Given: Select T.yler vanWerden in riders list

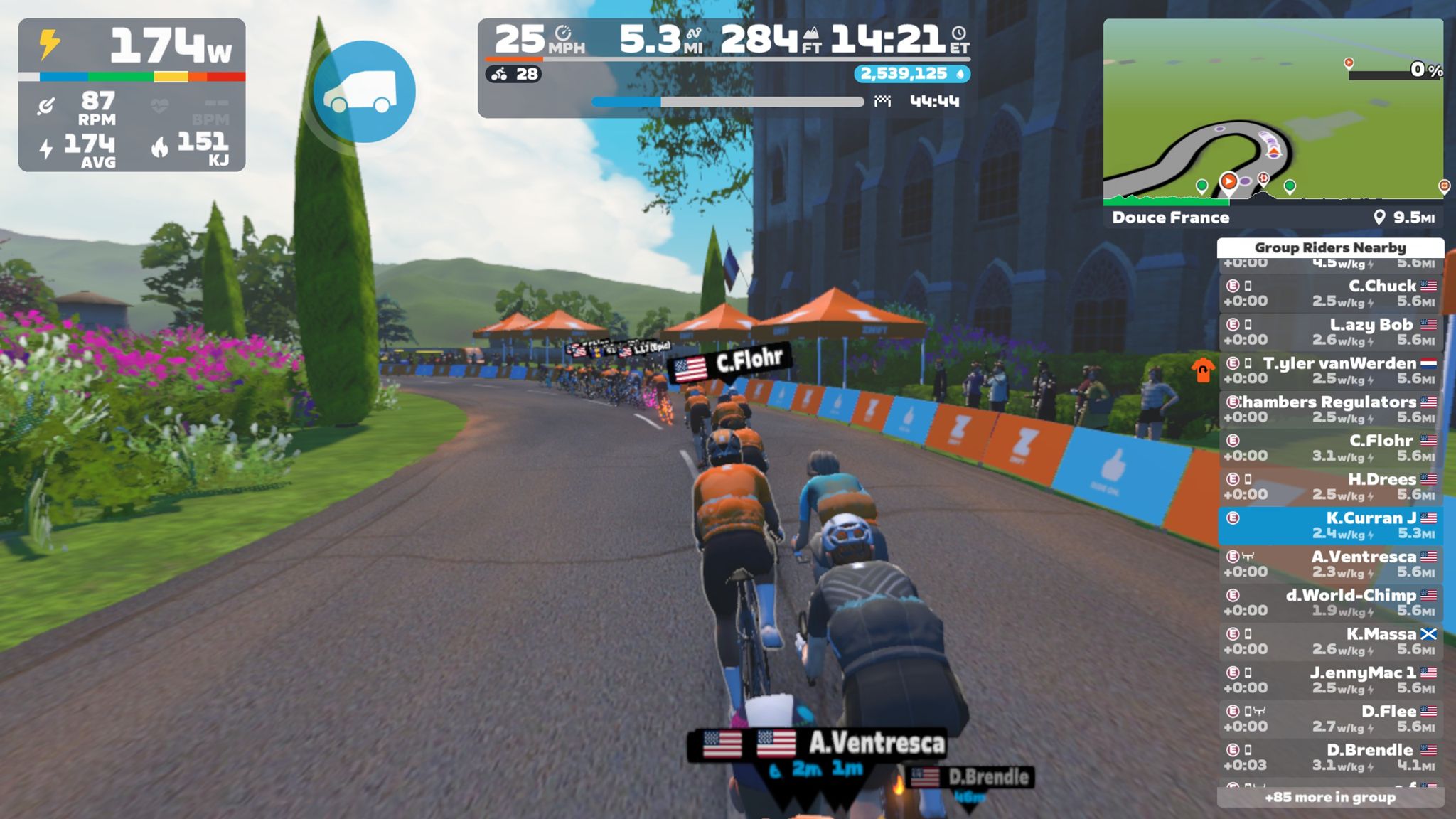Looking at the screenshot, I should (1329, 370).
